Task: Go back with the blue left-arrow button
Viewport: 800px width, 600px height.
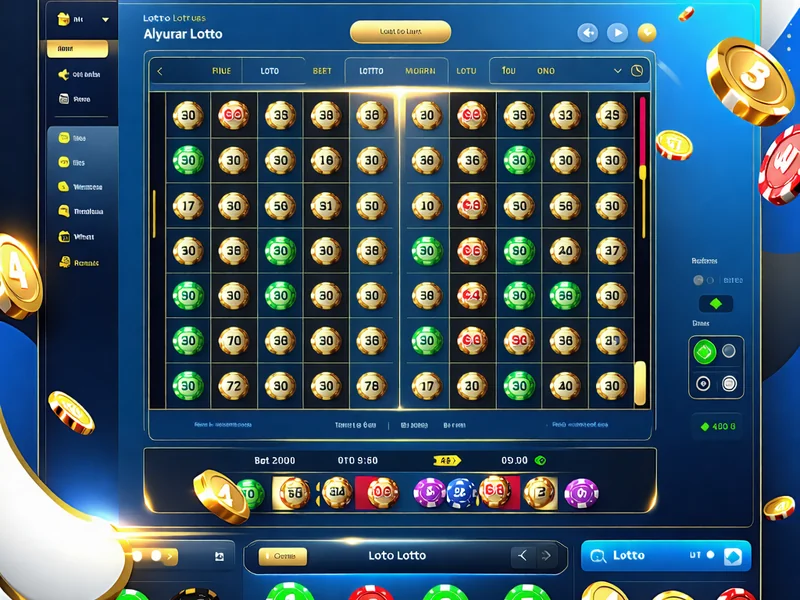Action: (588, 33)
